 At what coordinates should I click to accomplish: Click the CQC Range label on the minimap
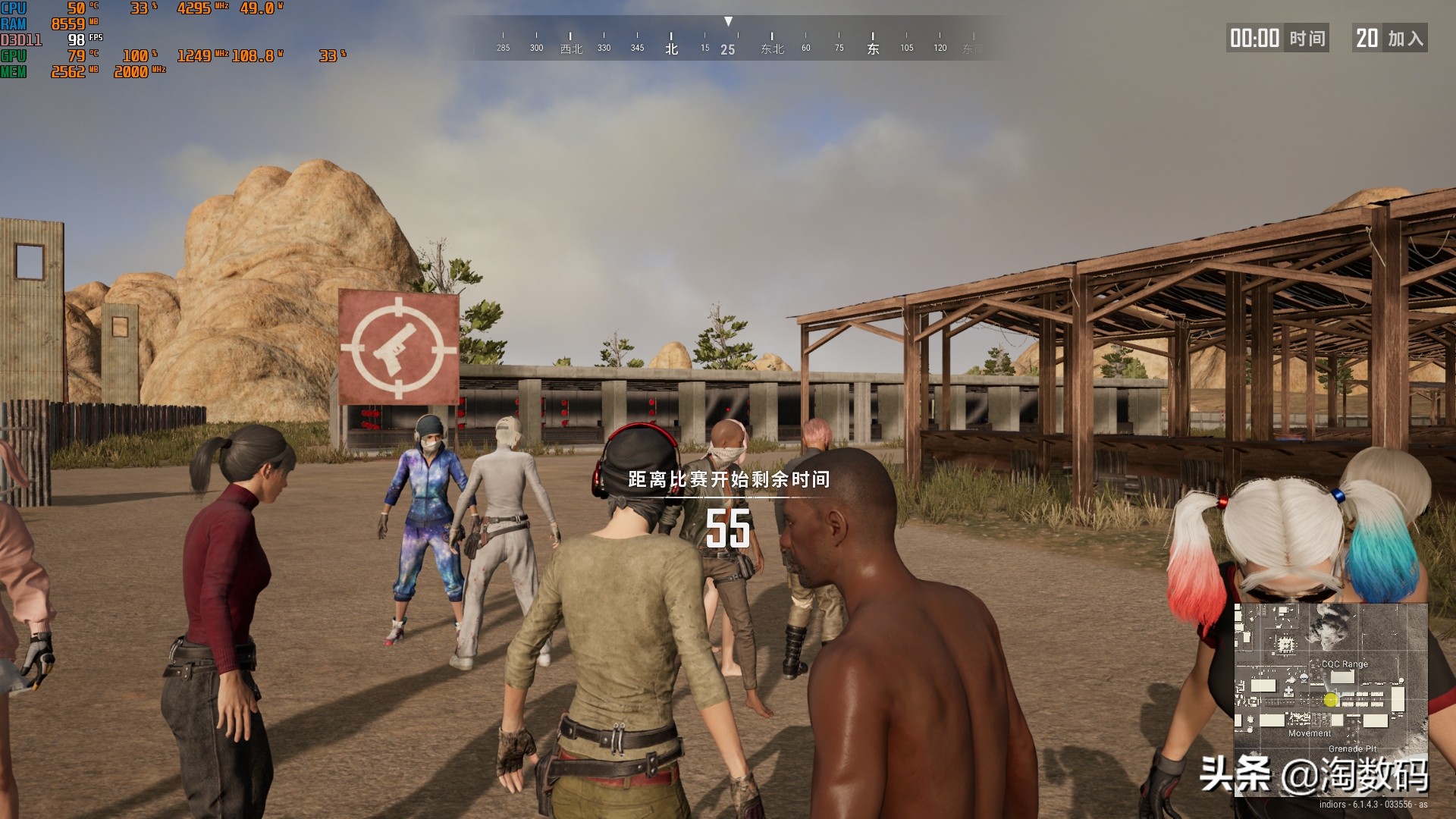(1345, 664)
